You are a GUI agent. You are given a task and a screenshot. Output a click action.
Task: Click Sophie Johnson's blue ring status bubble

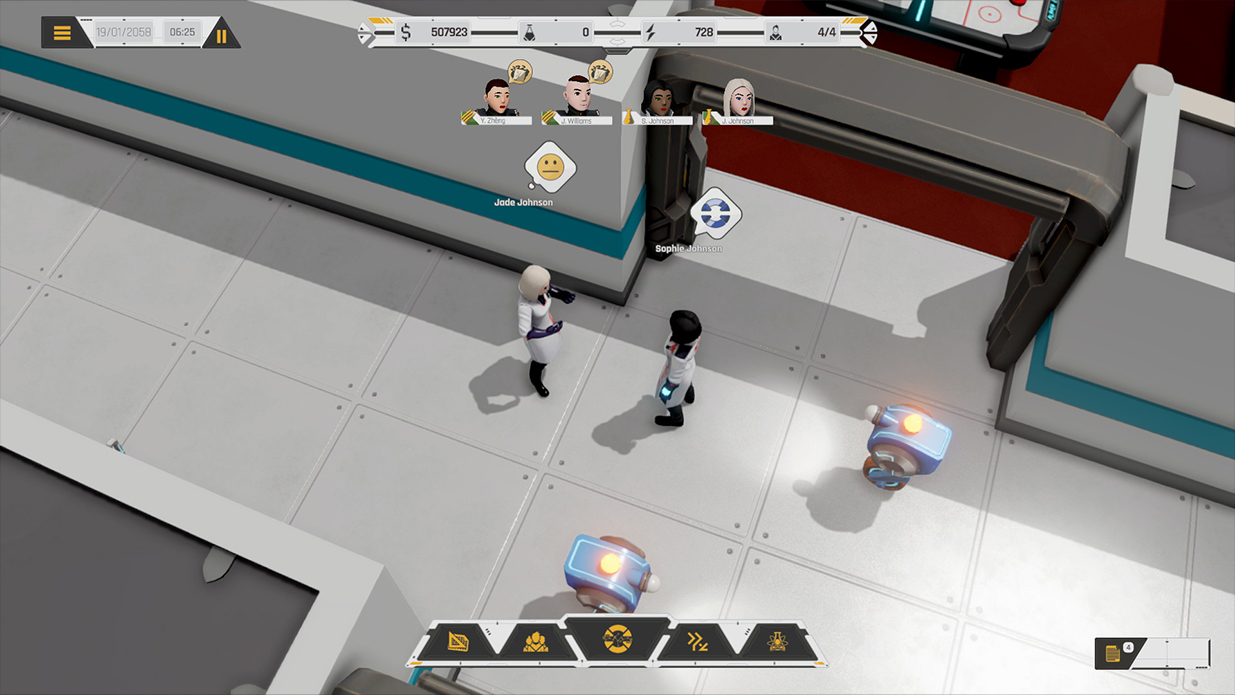click(x=715, y=212)
